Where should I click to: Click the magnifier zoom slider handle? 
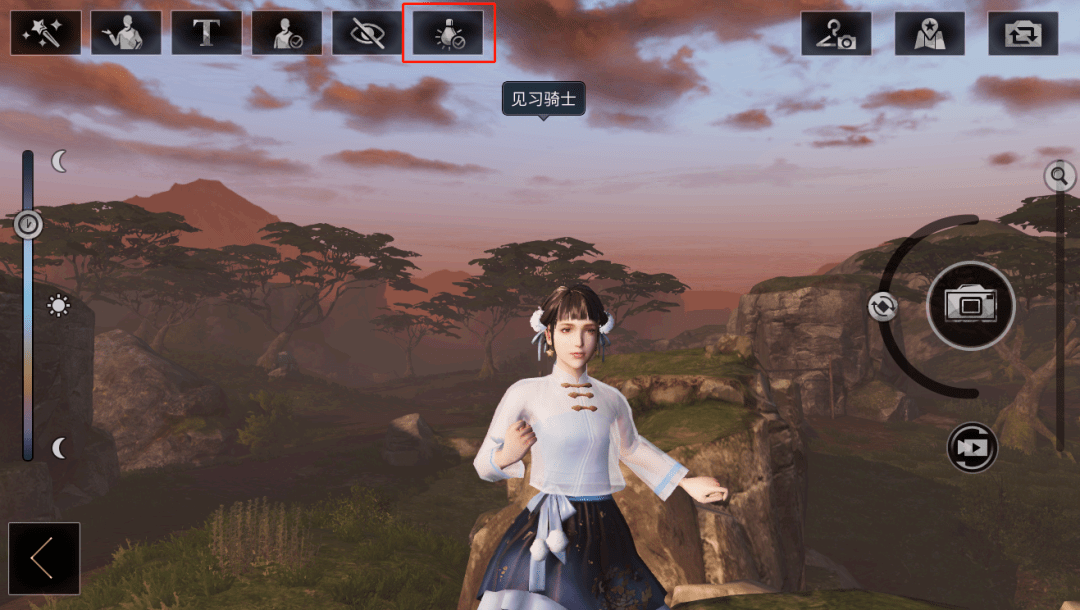coord(1059,177)
